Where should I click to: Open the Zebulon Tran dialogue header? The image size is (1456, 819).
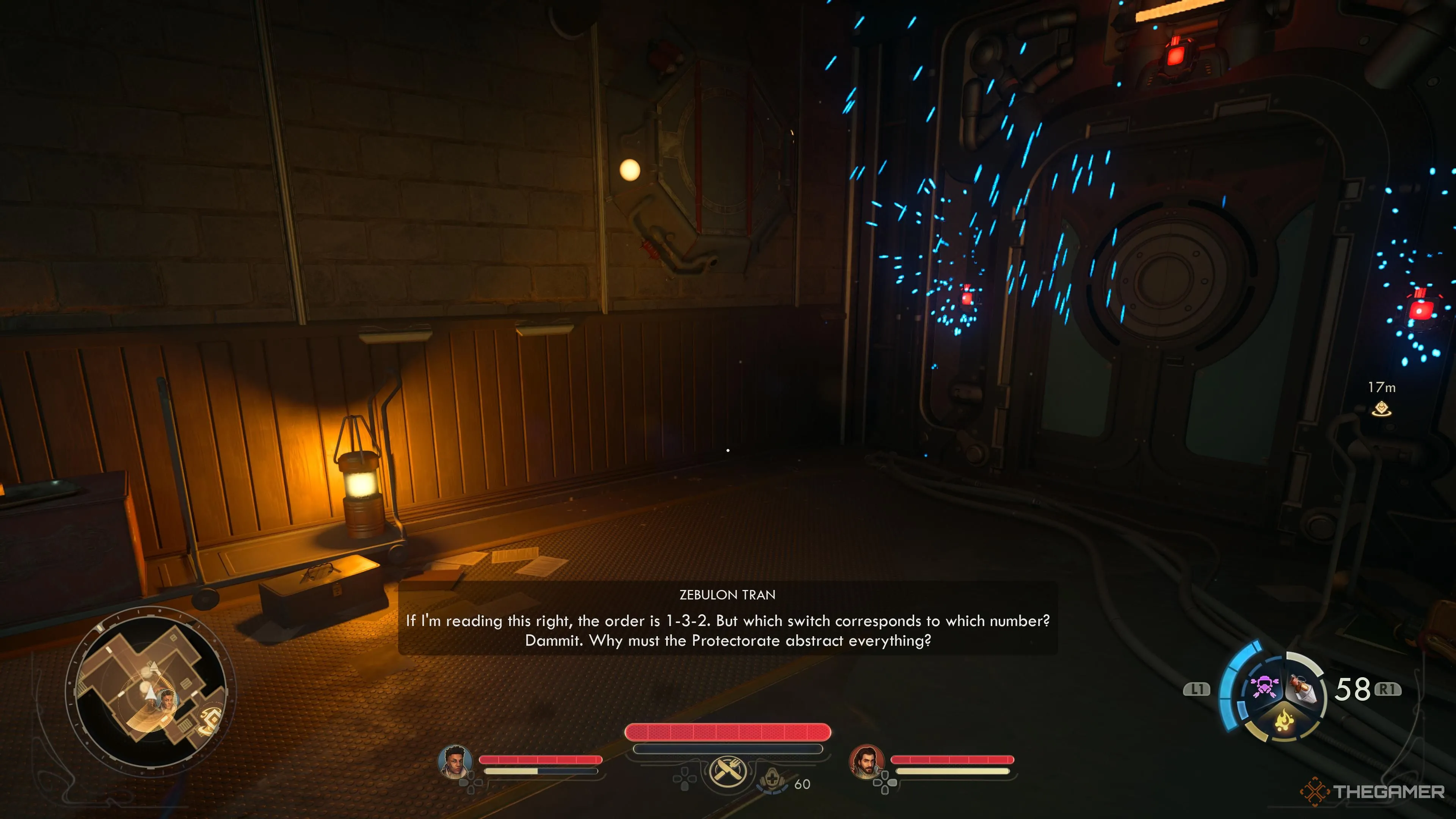tap(726, 595)
